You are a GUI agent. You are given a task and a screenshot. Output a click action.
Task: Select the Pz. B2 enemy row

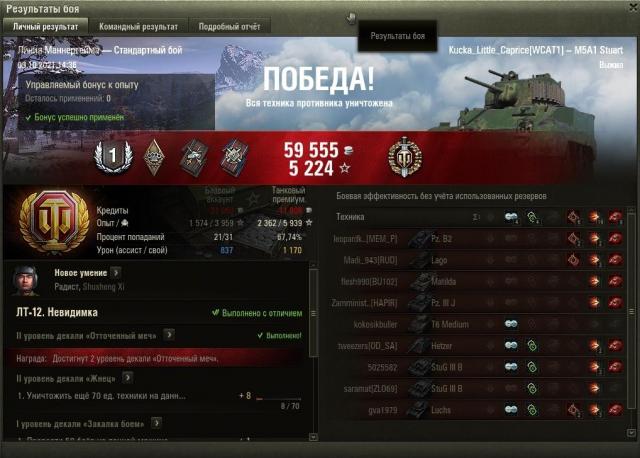click(480, 239)
